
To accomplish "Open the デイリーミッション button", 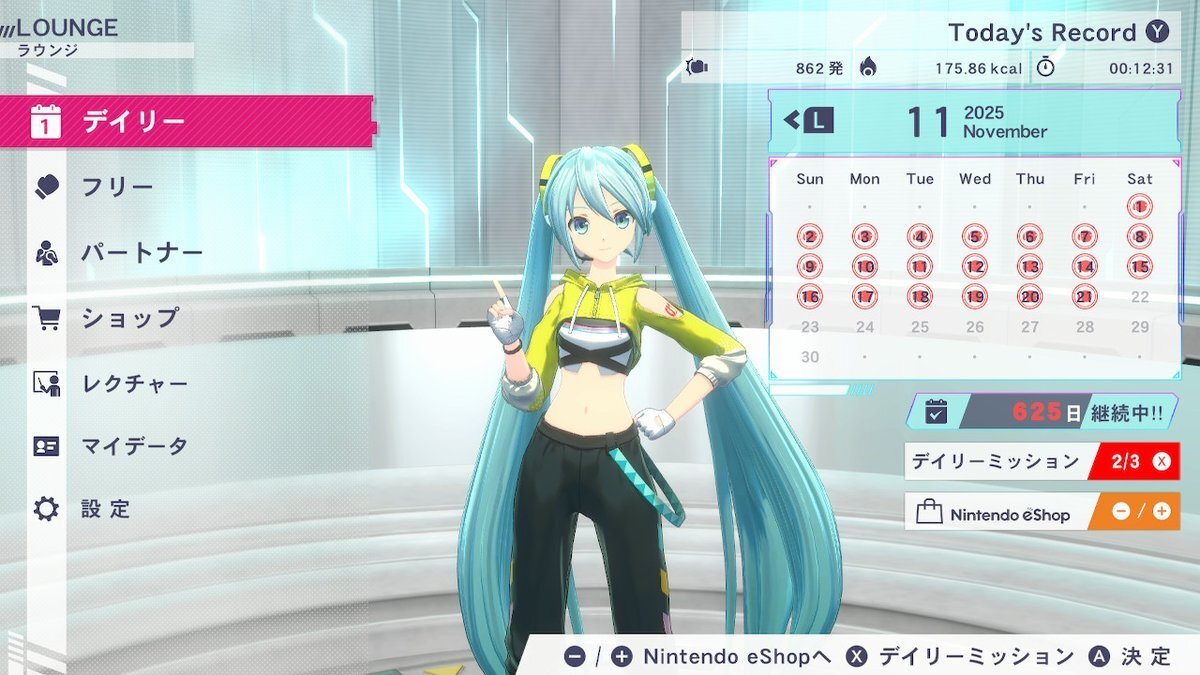I will click(1041, 462).
